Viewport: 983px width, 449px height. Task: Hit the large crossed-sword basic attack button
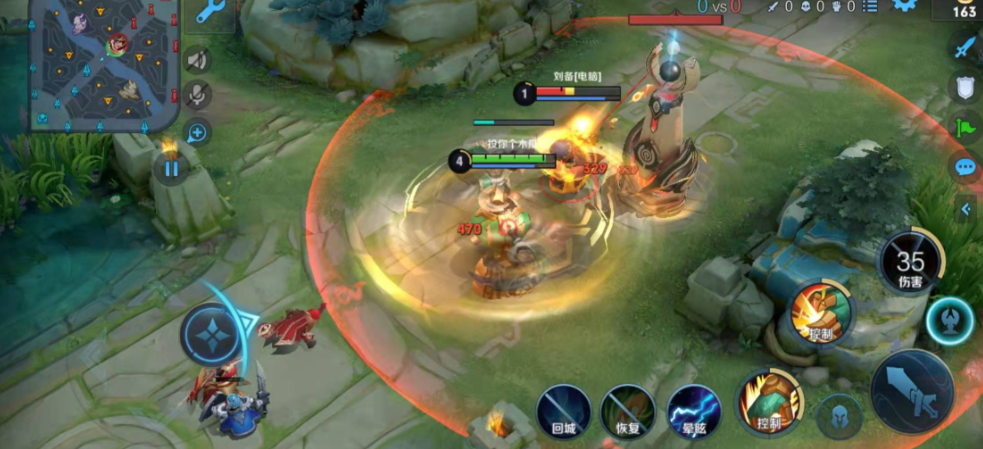911,391
